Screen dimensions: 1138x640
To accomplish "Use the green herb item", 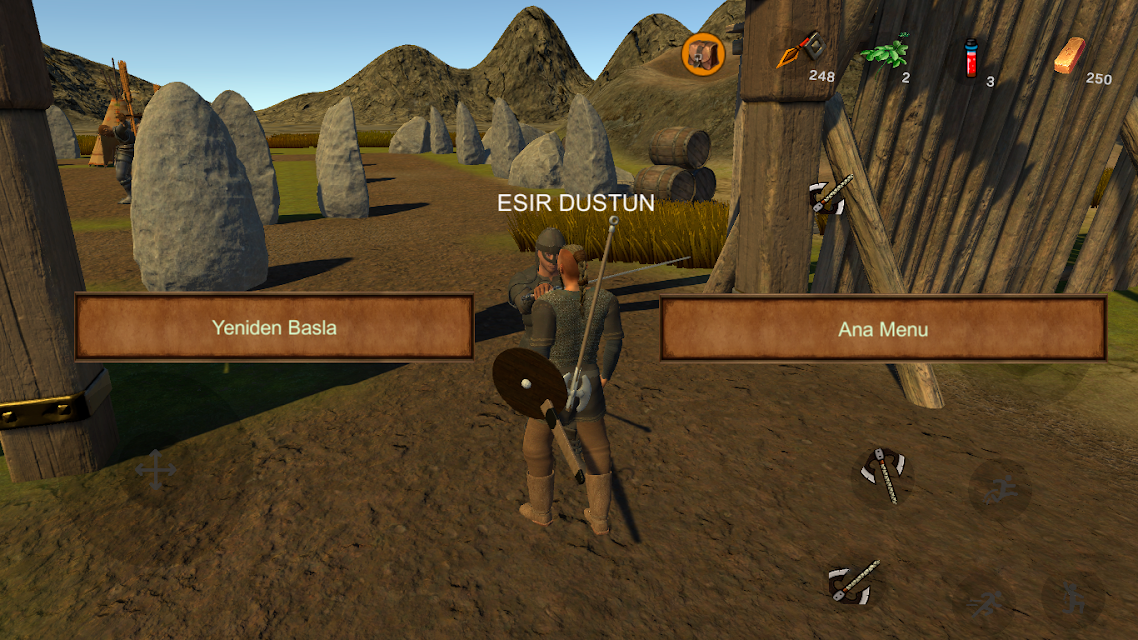I will (884, 50).
